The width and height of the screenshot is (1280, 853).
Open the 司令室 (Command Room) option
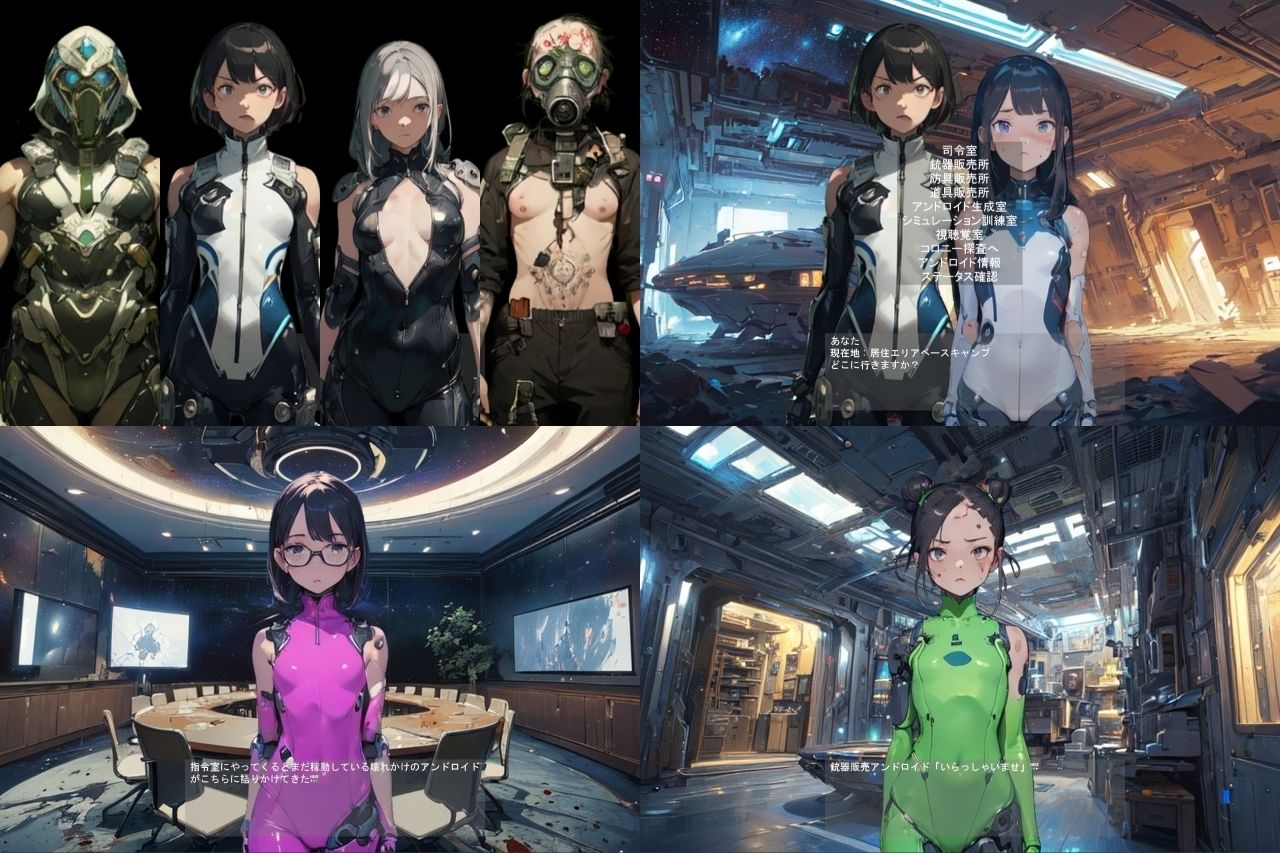[960, 150]
